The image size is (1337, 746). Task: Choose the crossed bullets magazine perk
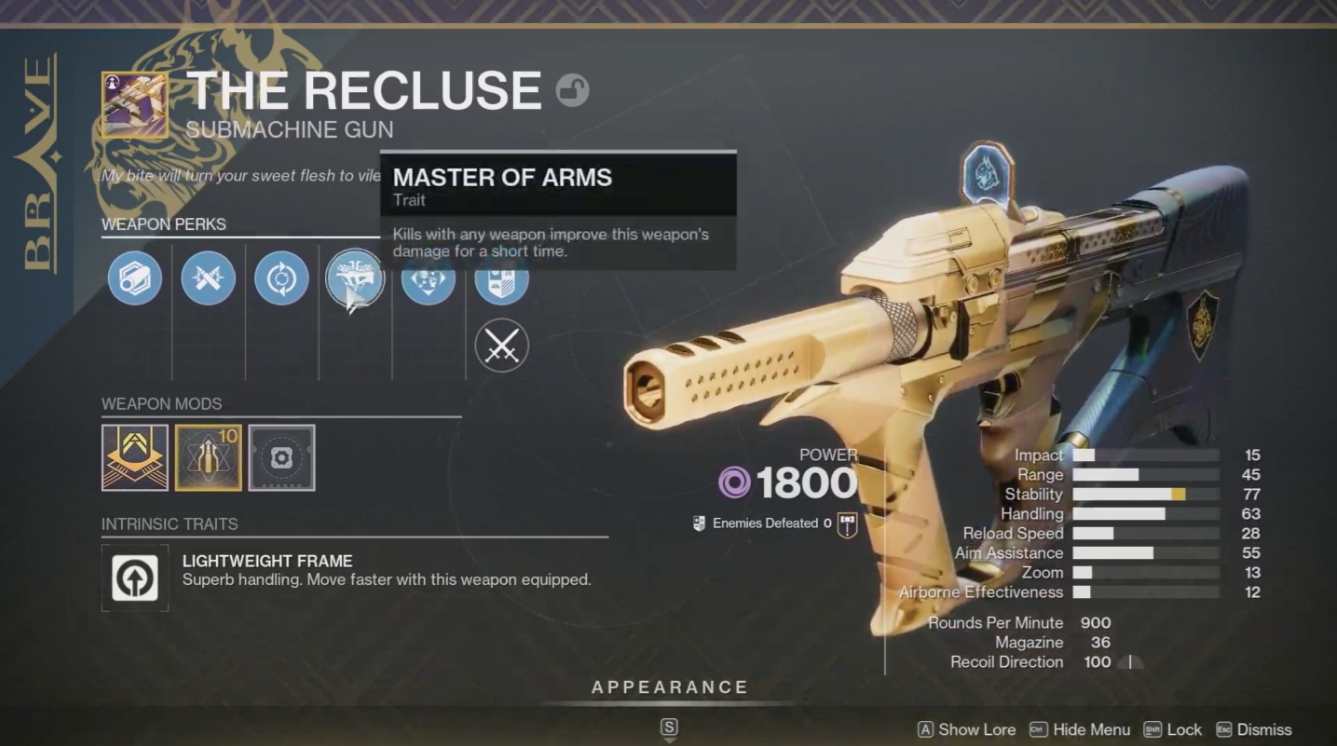click(x=208, y=277)
